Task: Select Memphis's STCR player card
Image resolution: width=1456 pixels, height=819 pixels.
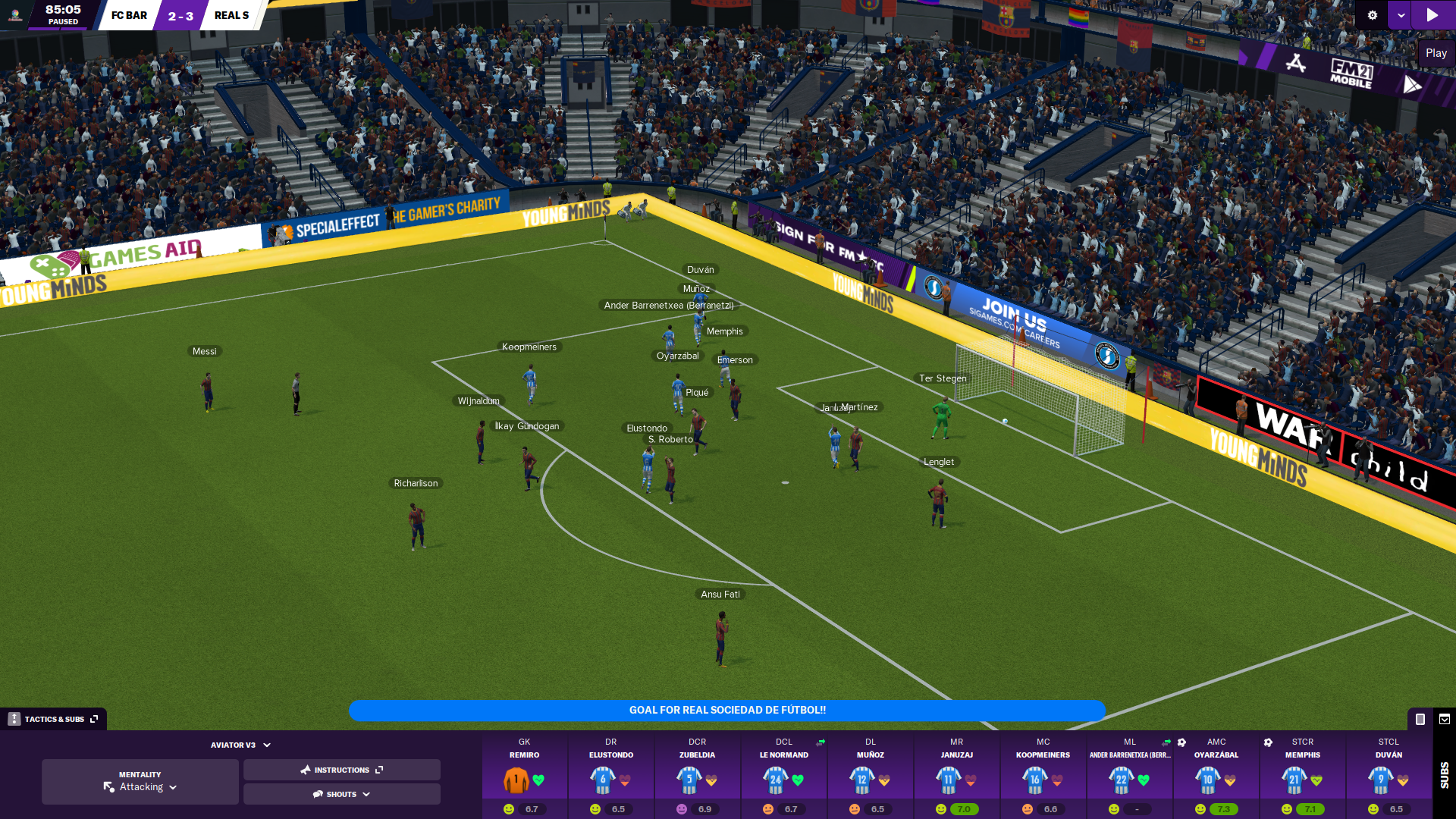Action: (1302, 776)
